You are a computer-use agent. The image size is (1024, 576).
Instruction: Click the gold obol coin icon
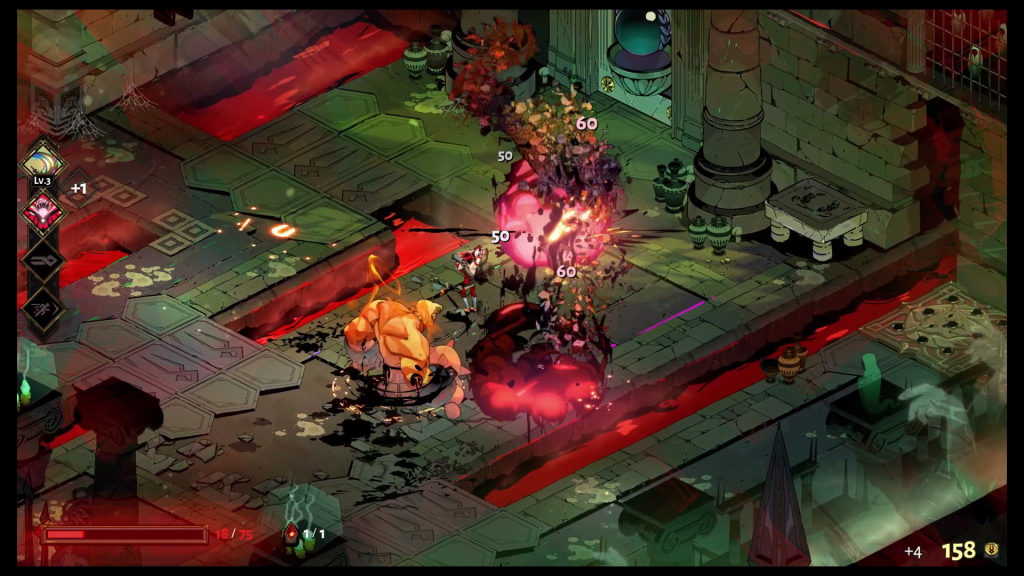[x=991, y=550]
